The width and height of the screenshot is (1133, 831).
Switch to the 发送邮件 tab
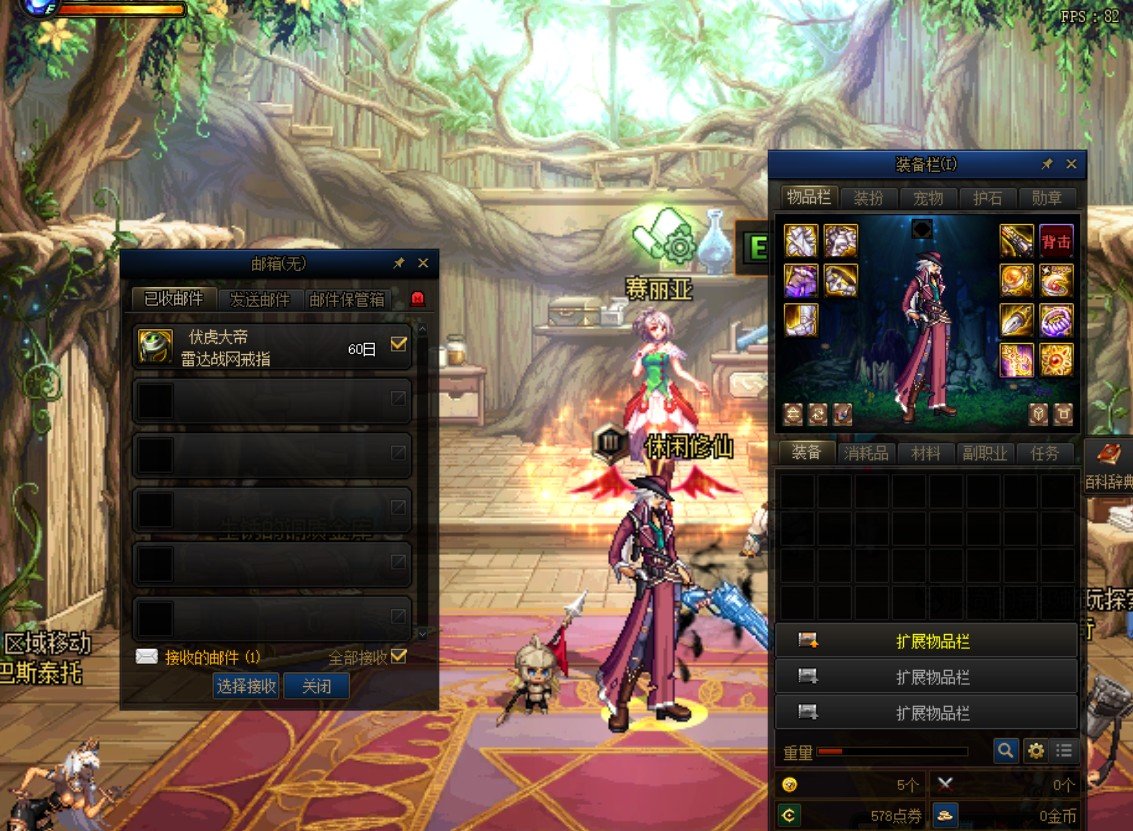pyautogui.click(x=259, y=299)
